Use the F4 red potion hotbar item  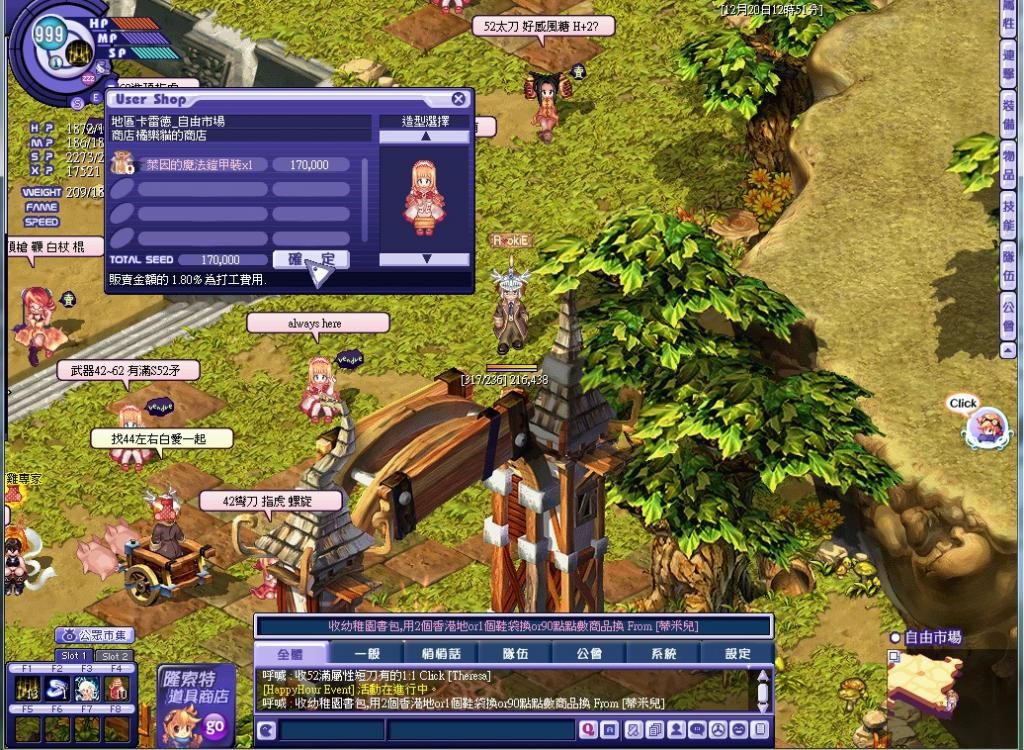coord(117,688)
